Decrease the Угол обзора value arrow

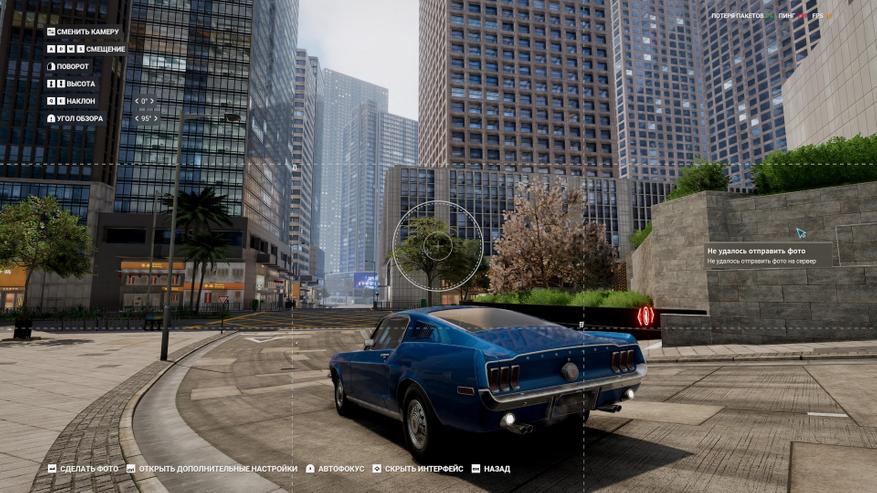[136, 118]
